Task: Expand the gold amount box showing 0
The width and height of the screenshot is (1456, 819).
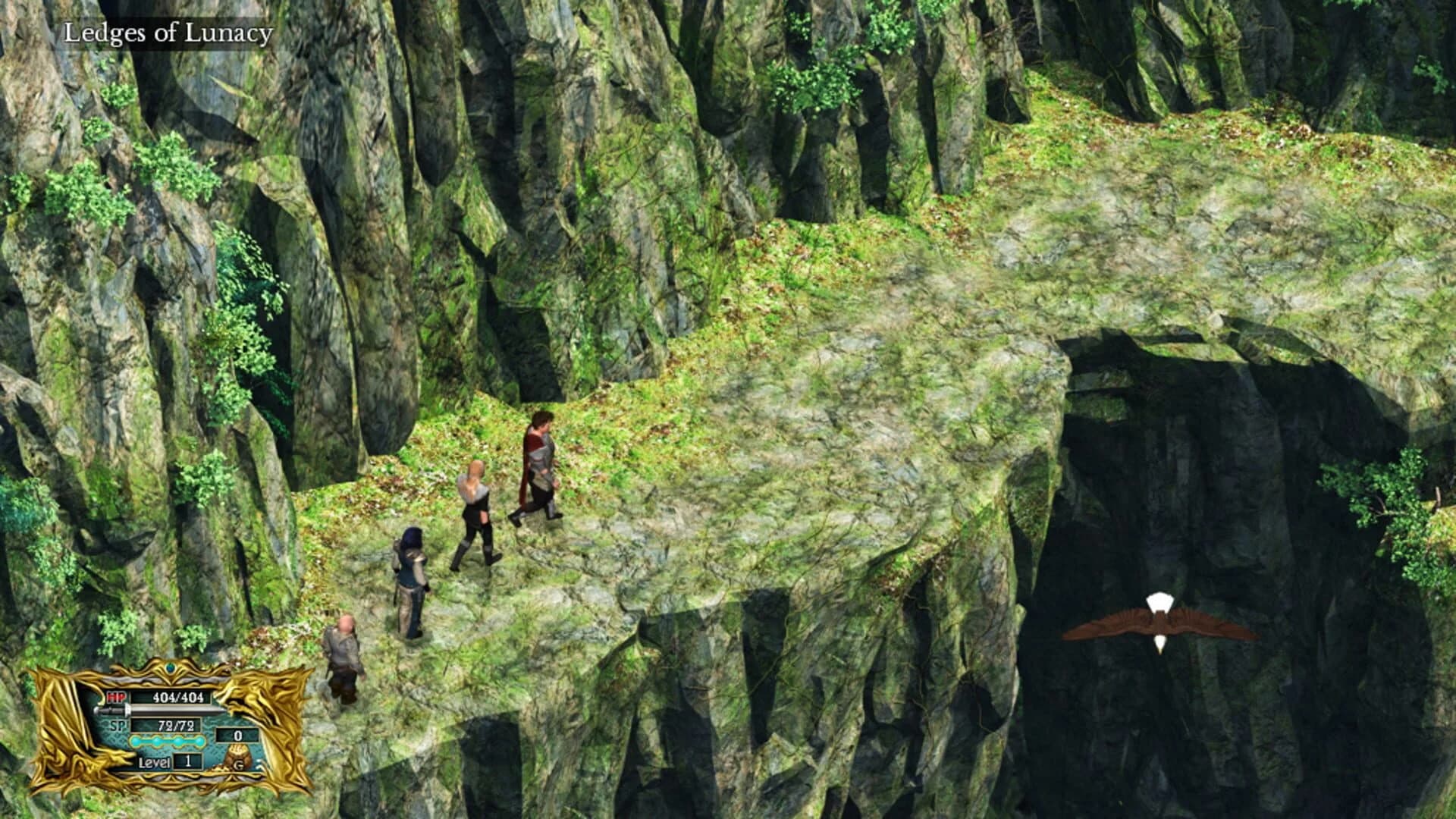Action: [238, 736]
